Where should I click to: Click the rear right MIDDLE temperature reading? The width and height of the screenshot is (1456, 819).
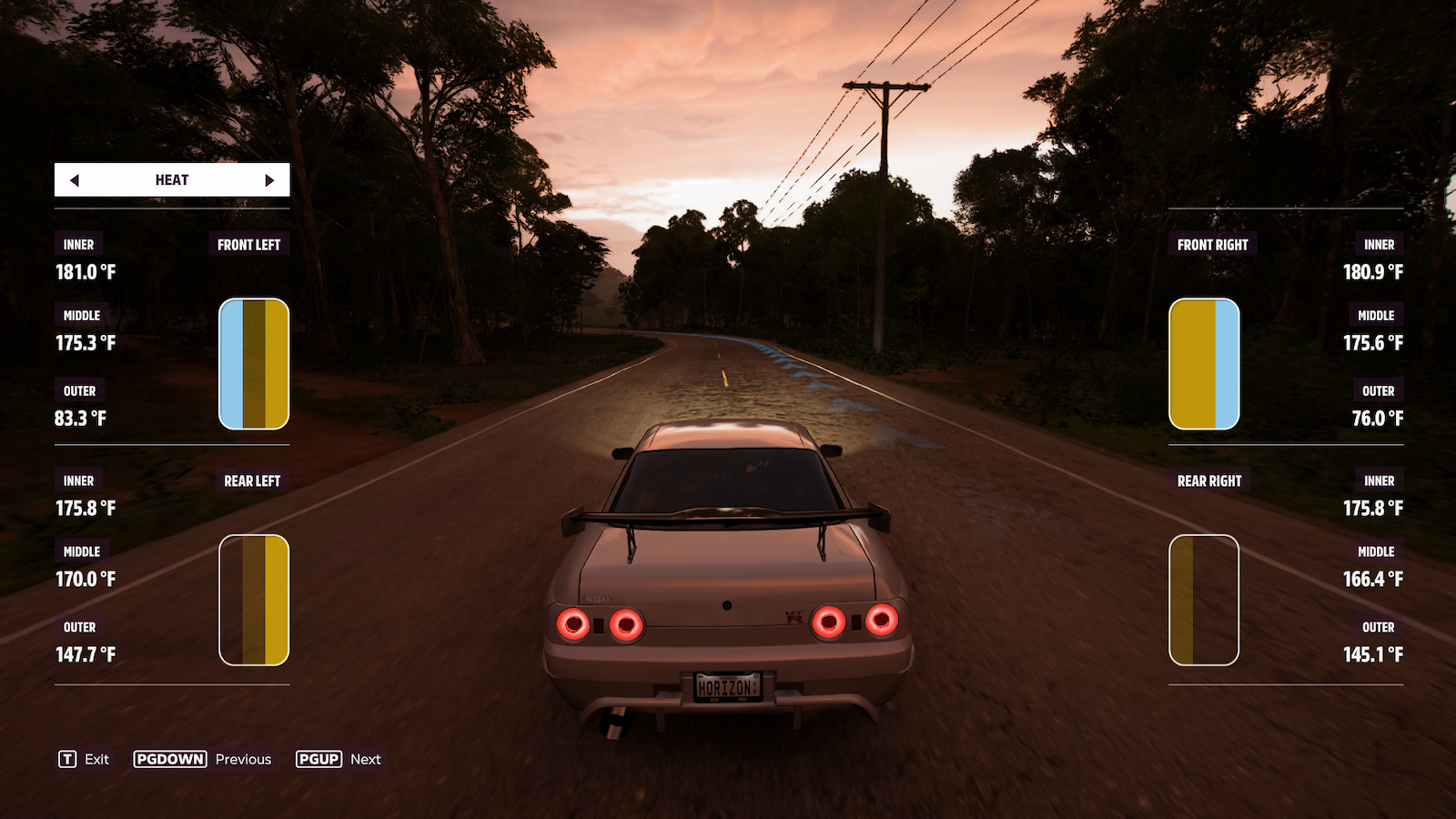(1373, 579)
